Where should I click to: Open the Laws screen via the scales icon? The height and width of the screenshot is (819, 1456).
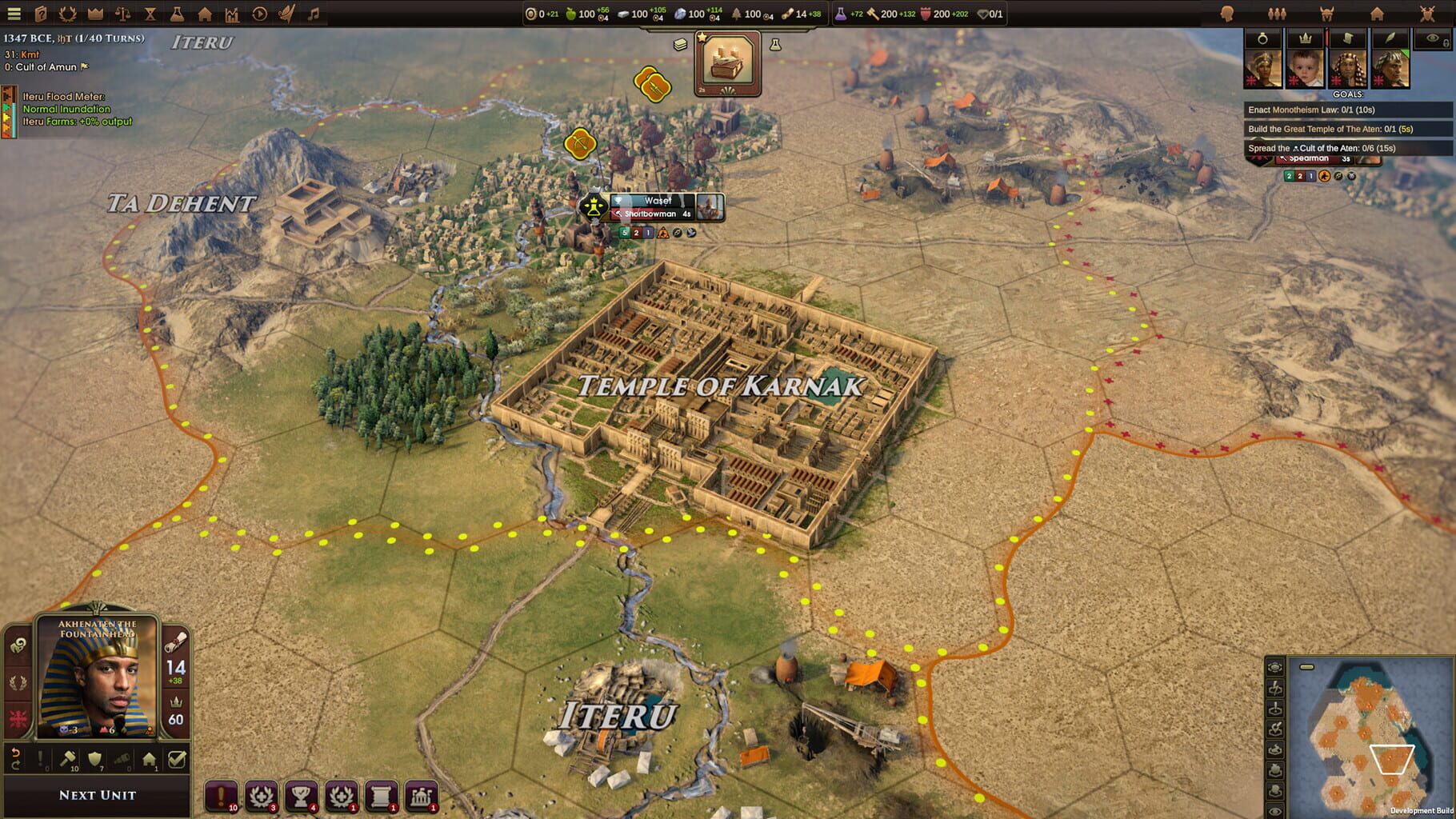[x=123, y=14]
